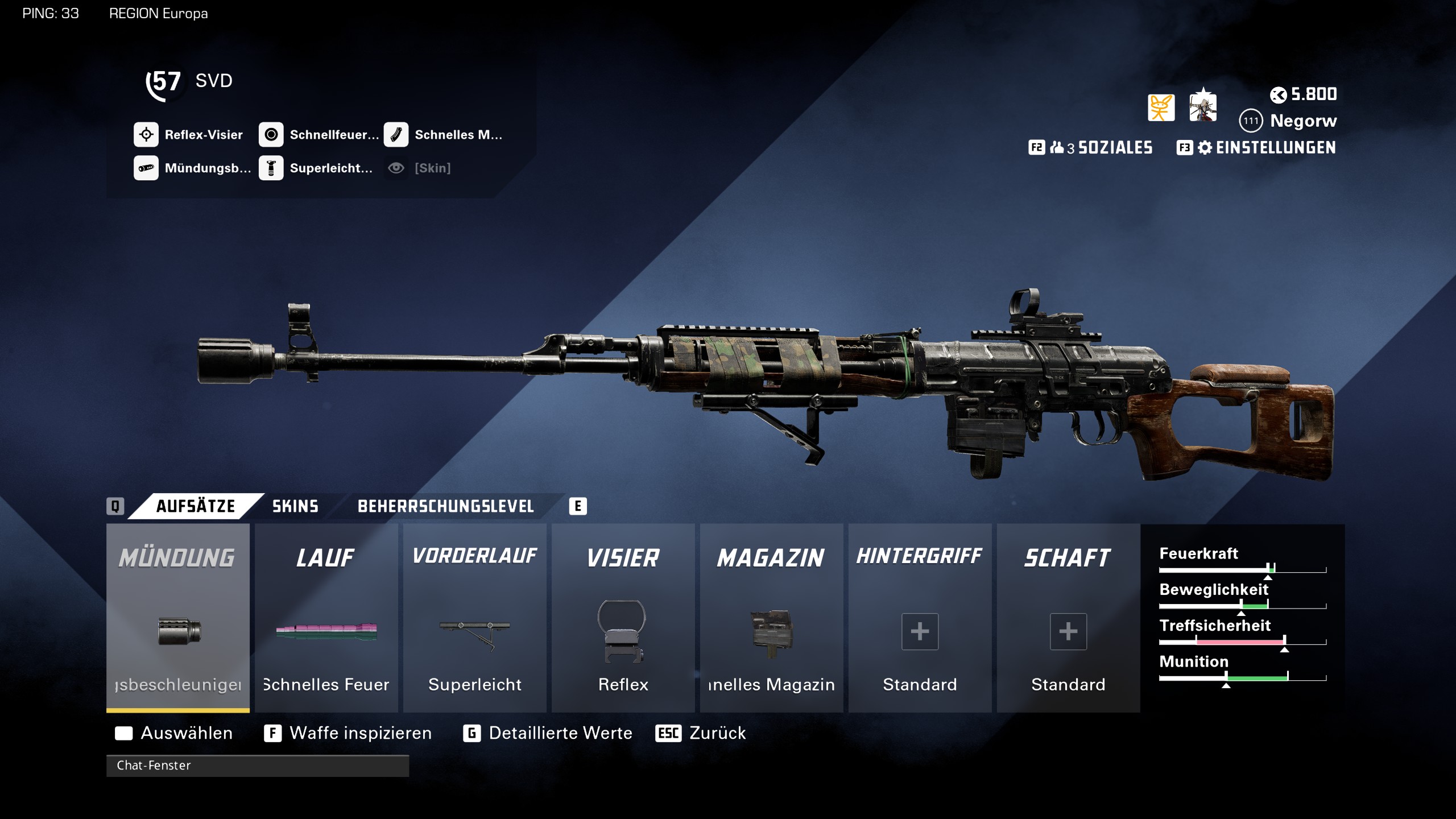Viewport: 1456px width, 819px height.
Task: Click the Superleicht foregrip attachment icon
Action: click(x=271, y=168)
